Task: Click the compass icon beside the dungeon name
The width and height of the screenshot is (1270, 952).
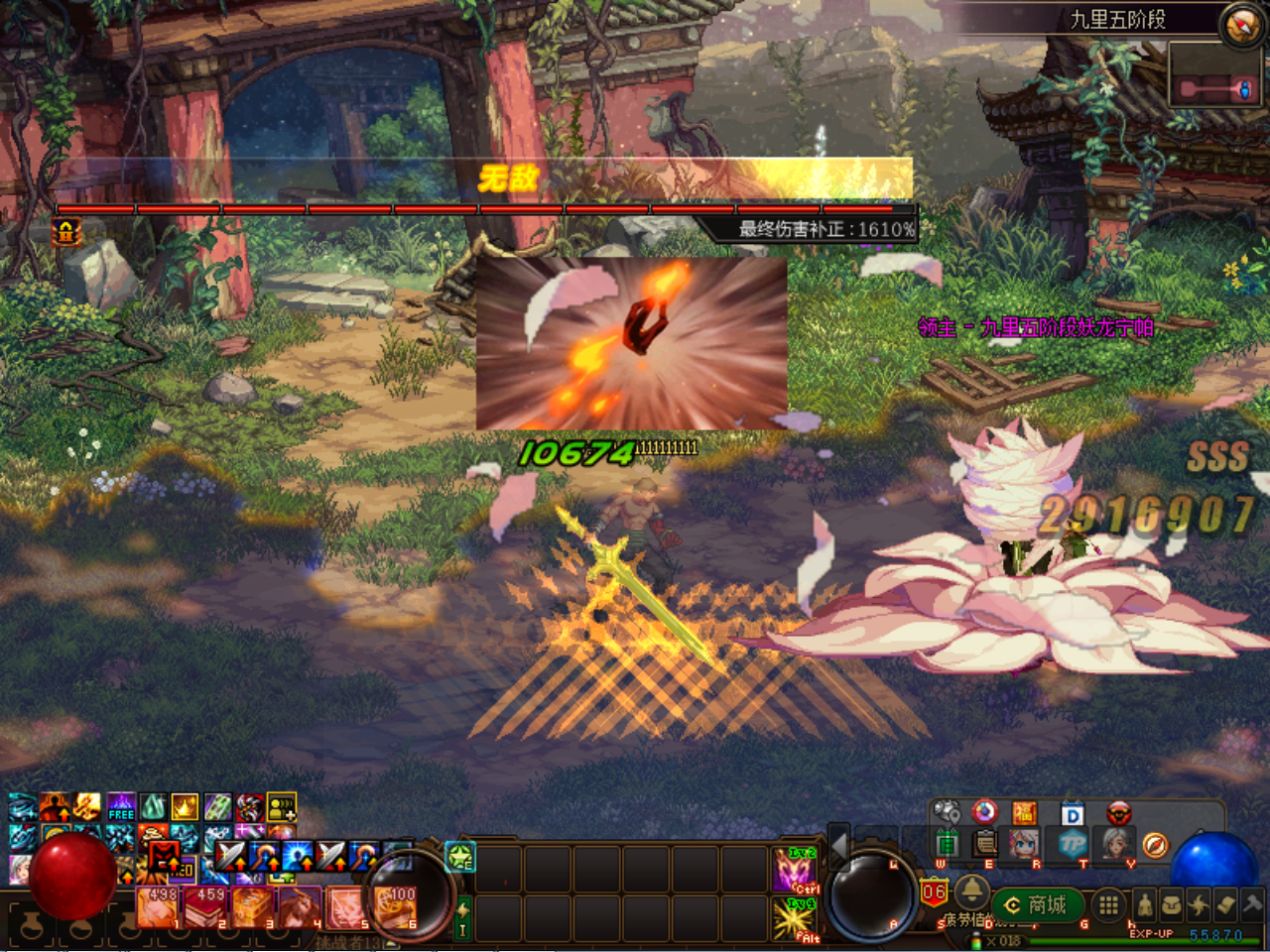Action: click(x=1241, y=26)
